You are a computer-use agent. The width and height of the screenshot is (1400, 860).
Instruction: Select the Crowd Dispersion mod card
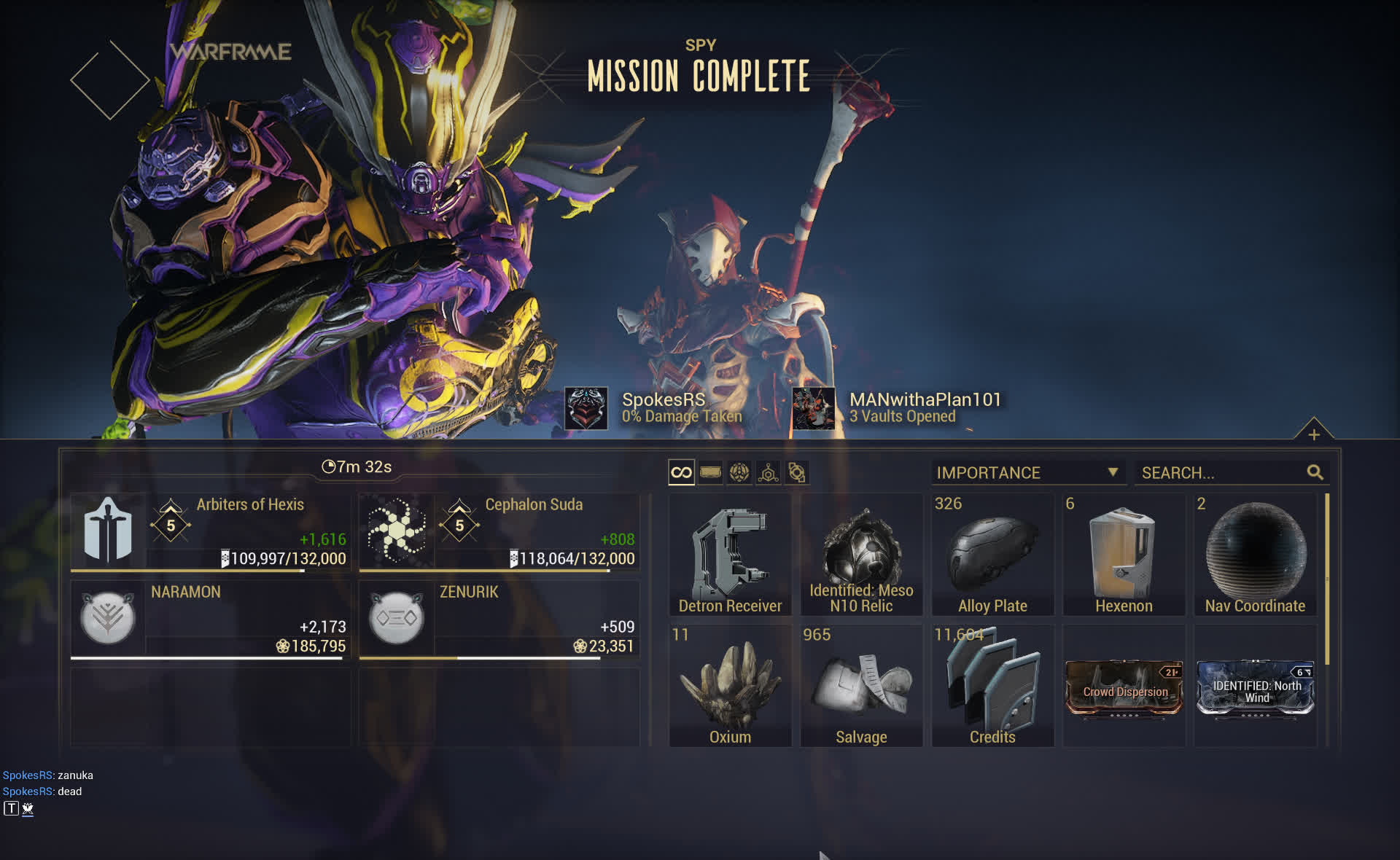pyautogui.click(x=1124, y=689)
